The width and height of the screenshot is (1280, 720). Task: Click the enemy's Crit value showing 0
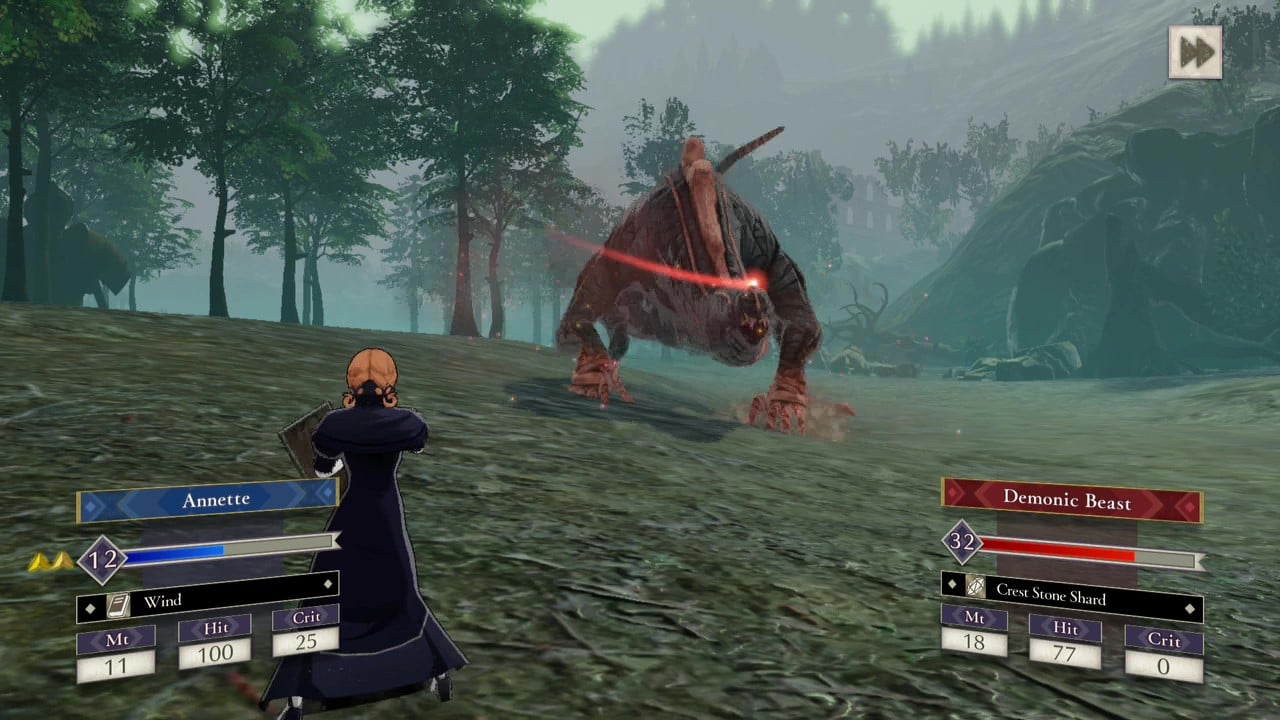tap(1163, 666)
